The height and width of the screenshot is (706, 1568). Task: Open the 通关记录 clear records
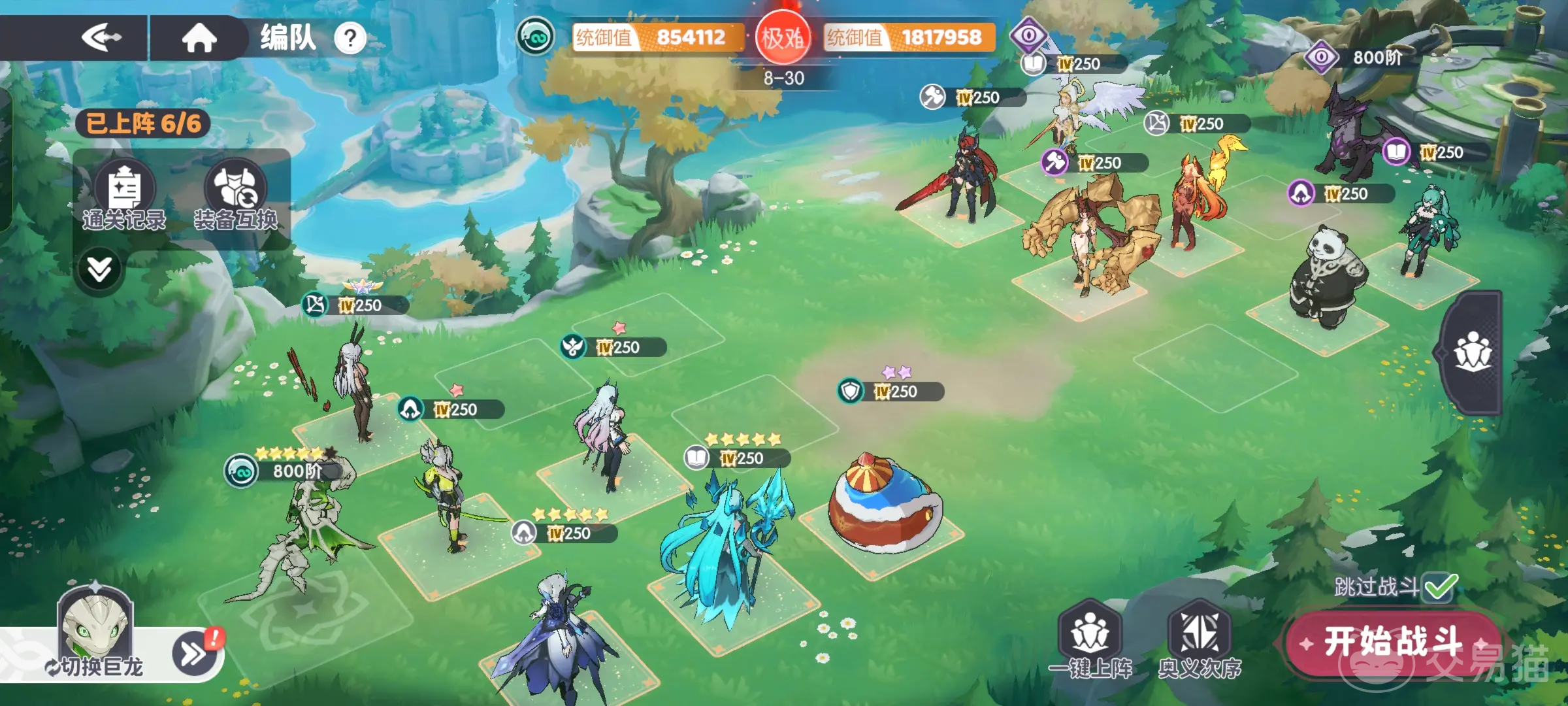coord(124,195)
